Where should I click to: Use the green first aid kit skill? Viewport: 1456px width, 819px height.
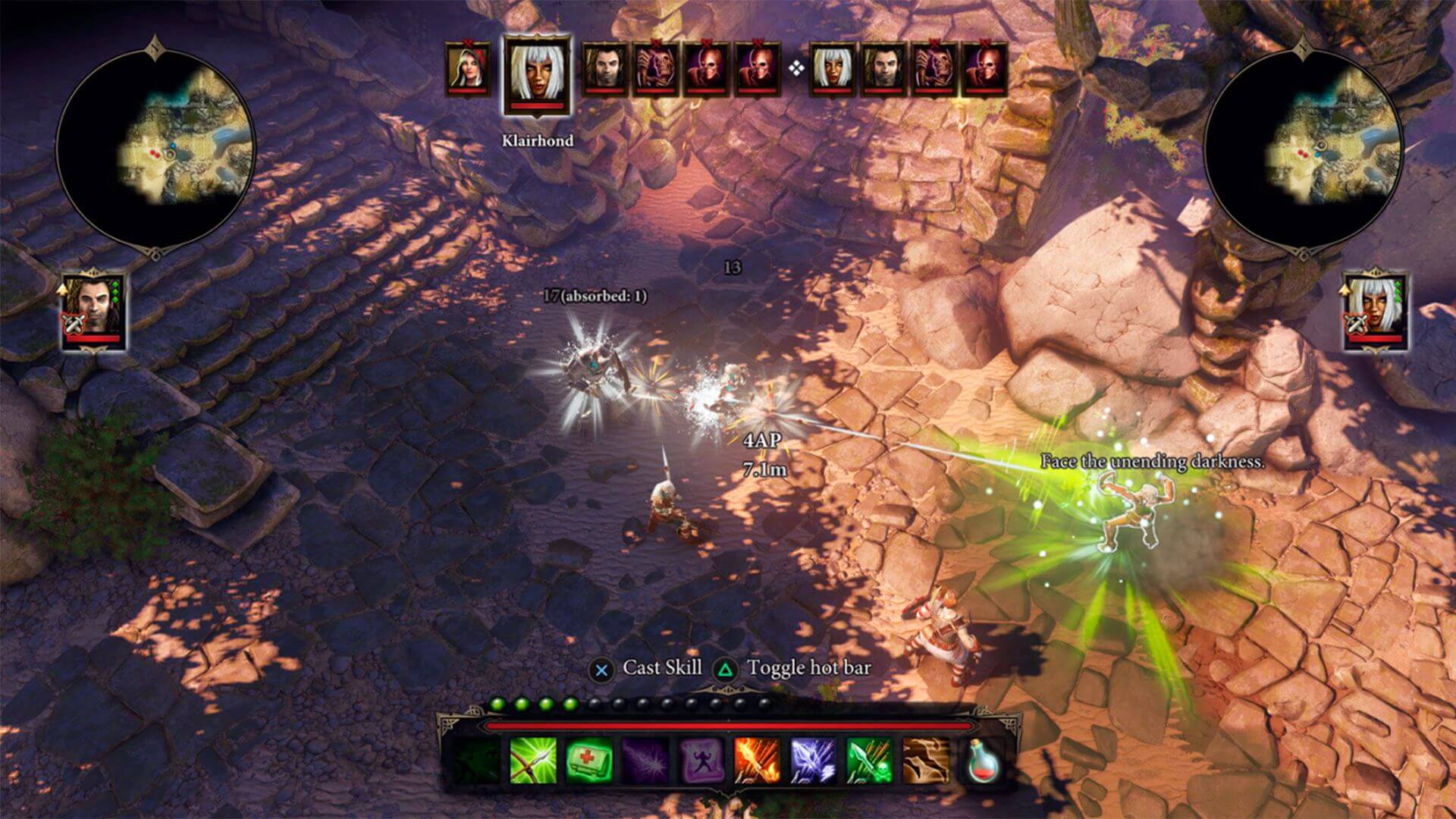pyautogui.click(x=589, y=760)
